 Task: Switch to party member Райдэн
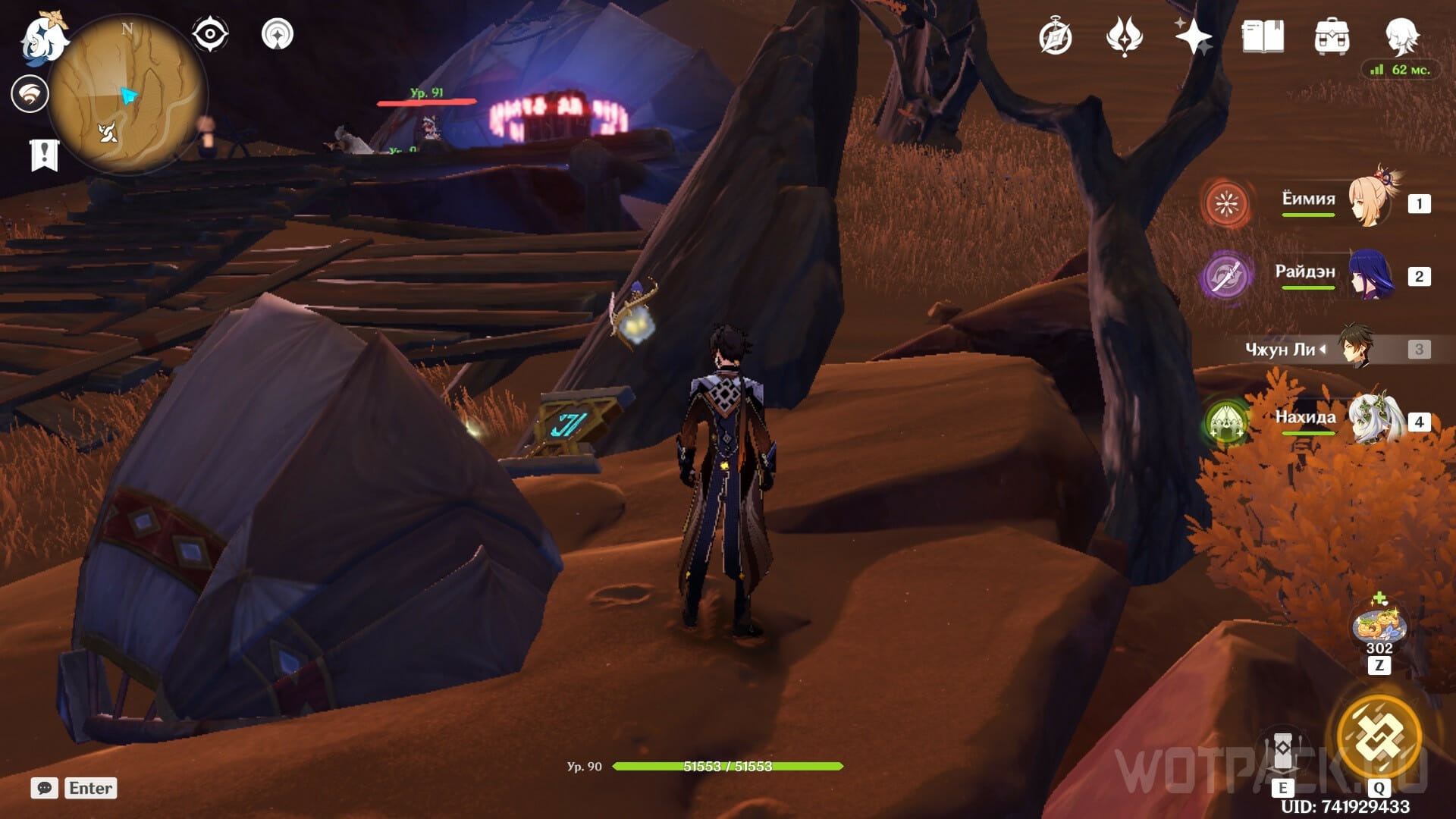click(1369, 275)
